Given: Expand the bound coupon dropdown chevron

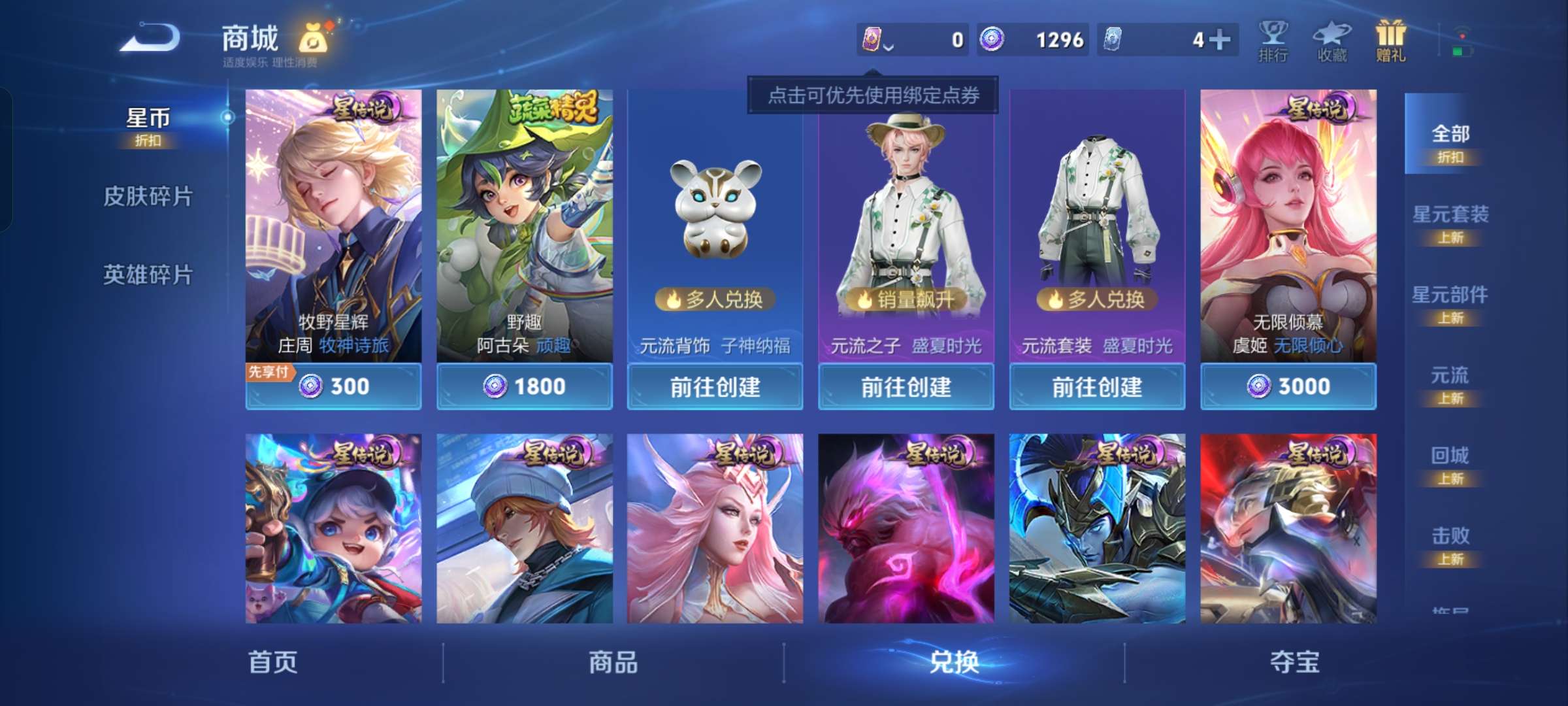Looking at the screenshot, I should pos(889,46).
